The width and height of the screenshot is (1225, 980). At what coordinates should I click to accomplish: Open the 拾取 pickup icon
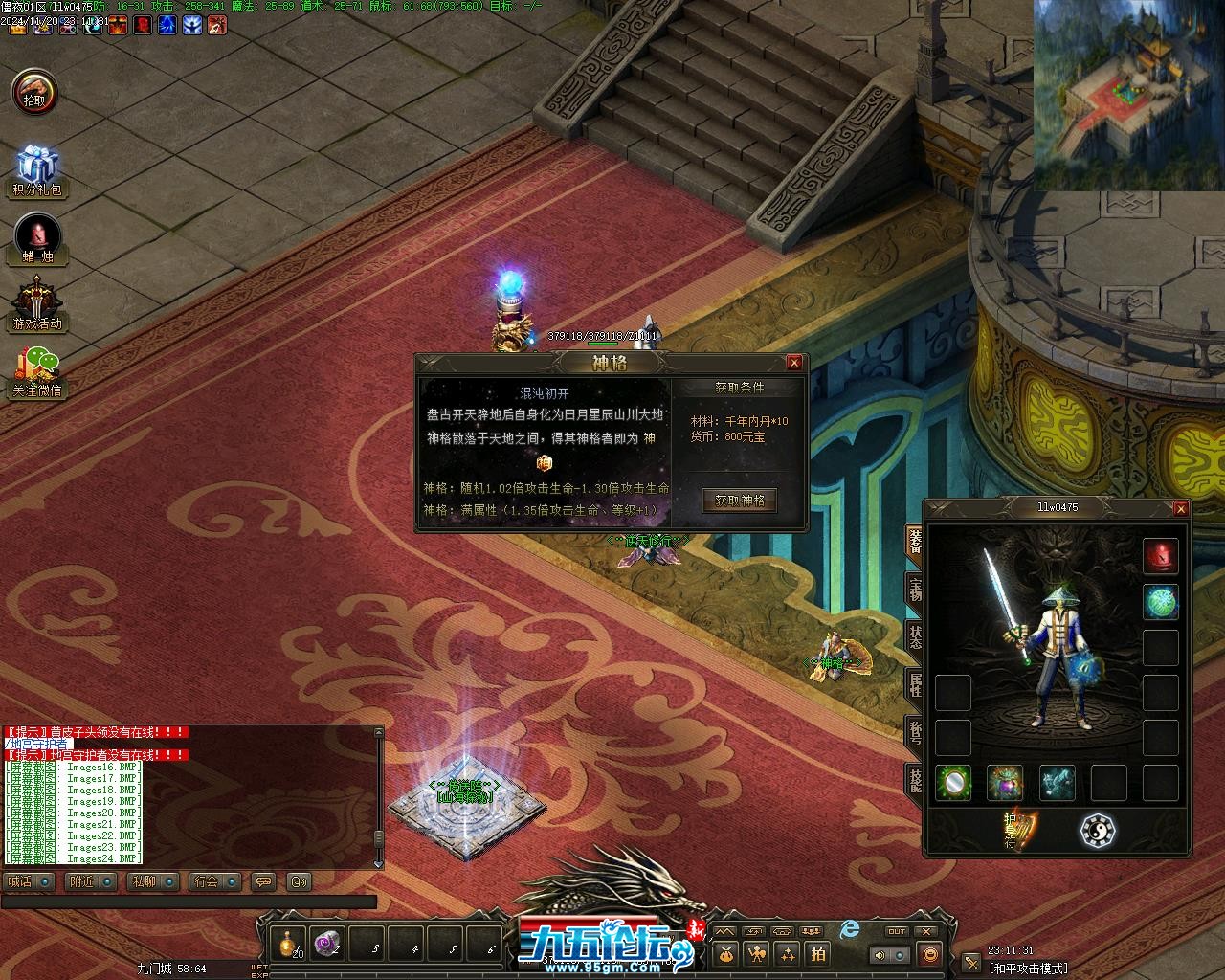click(35, 93)
